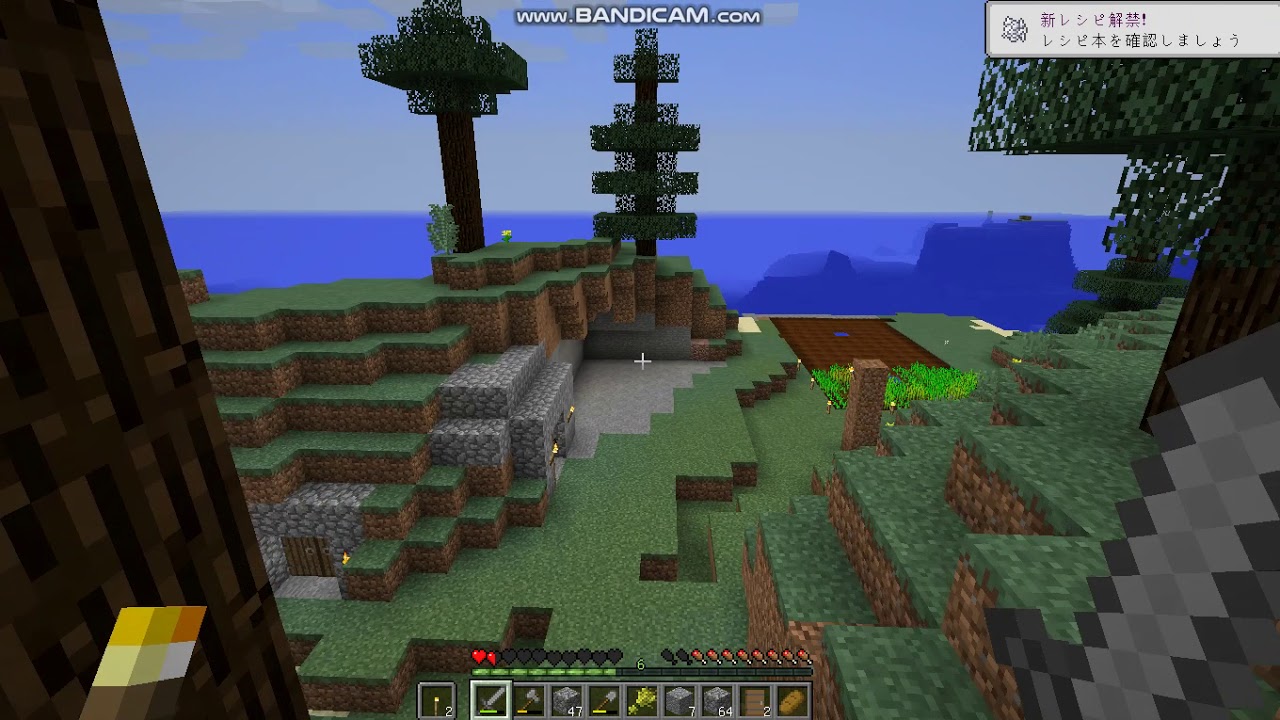Viewport: 1280px width, 720px height.
Task: Select the bread hotbar slot
Action: 791,700
